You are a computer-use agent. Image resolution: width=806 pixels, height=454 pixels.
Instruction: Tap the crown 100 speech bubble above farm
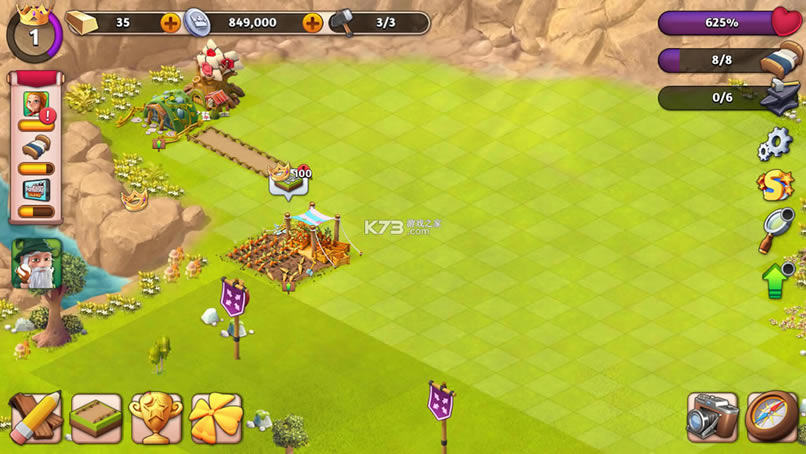[x=288, y=182]
